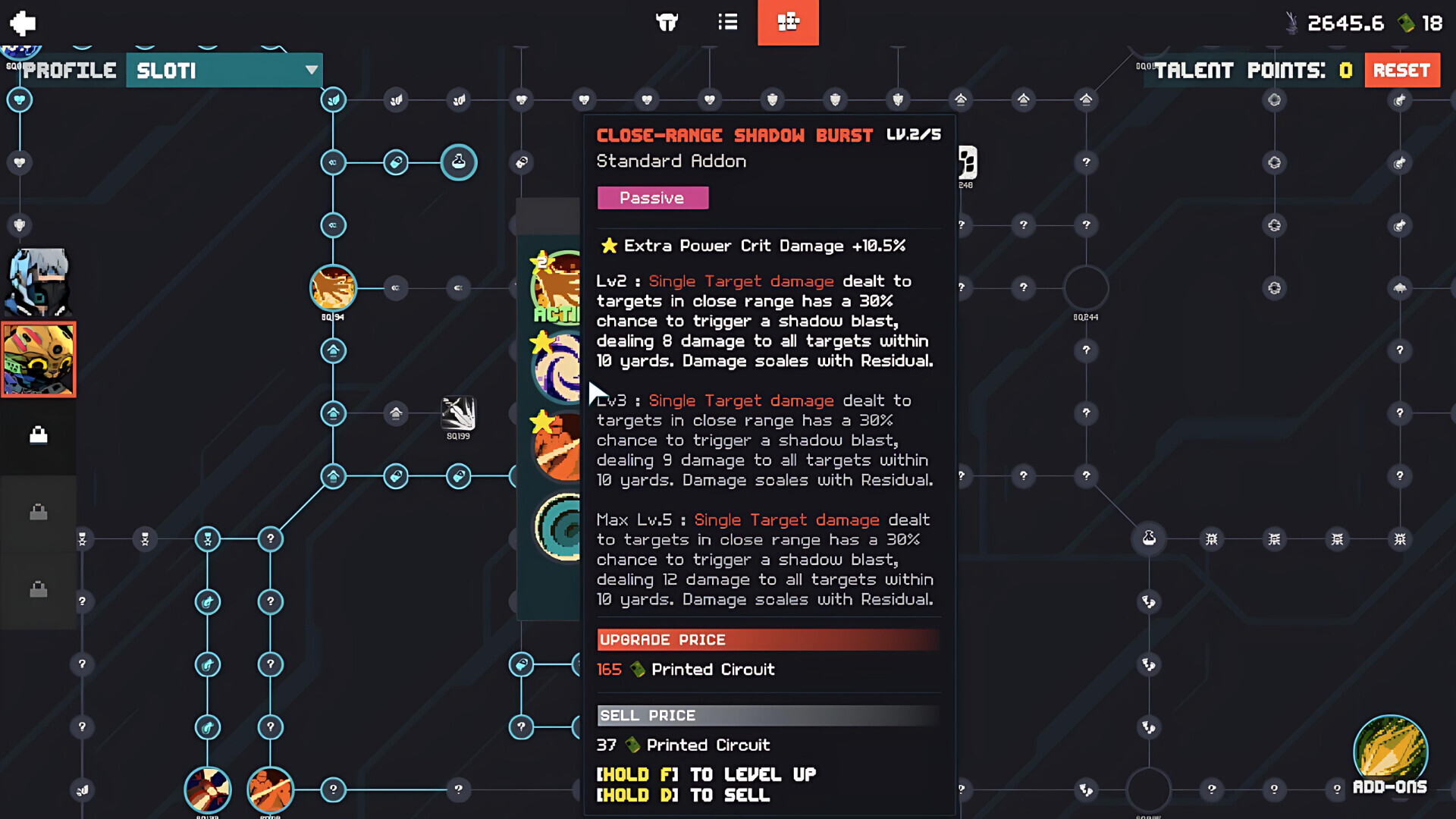Screen dimensions: 1456x819
Task: Select a capsule talent node
Action: (396, 162)
